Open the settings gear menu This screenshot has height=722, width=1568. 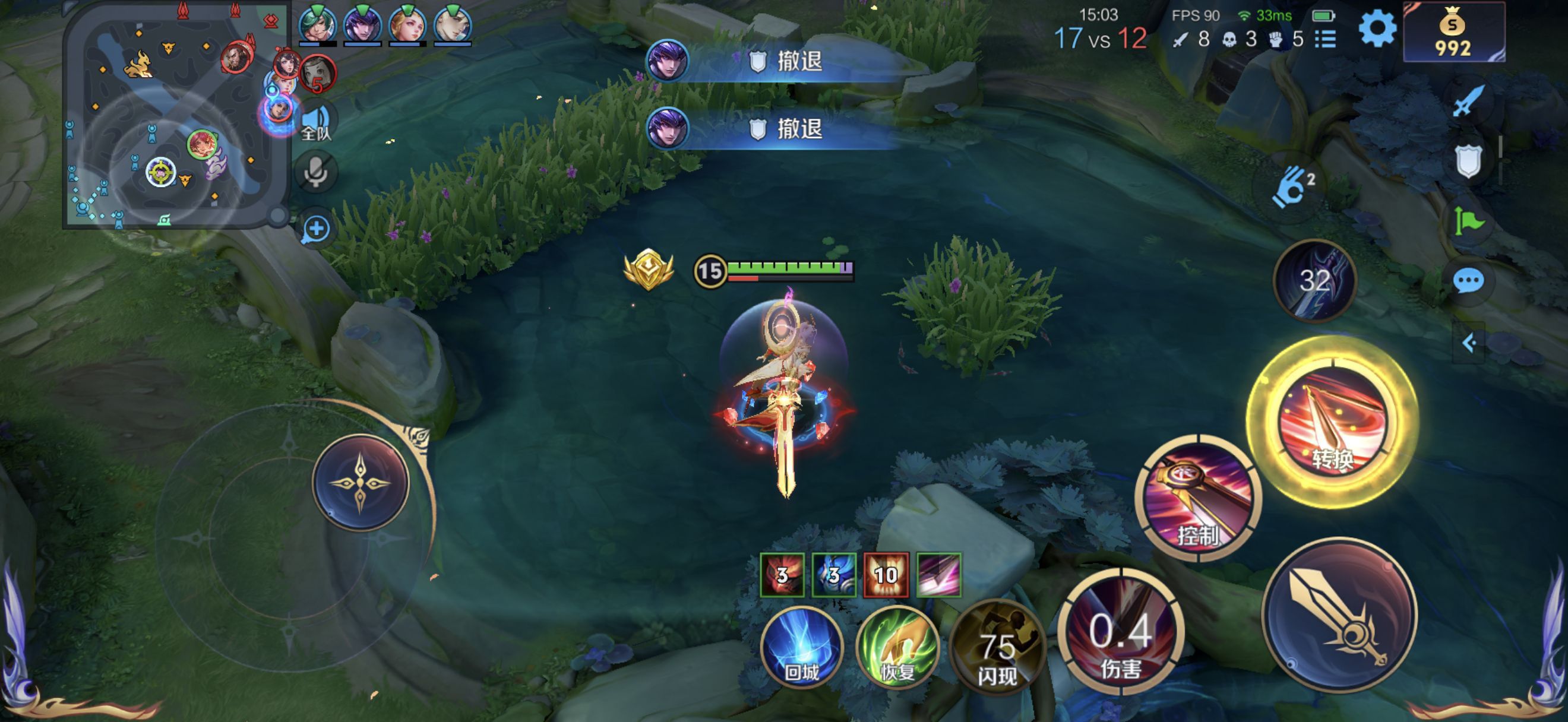(1377, 28)
